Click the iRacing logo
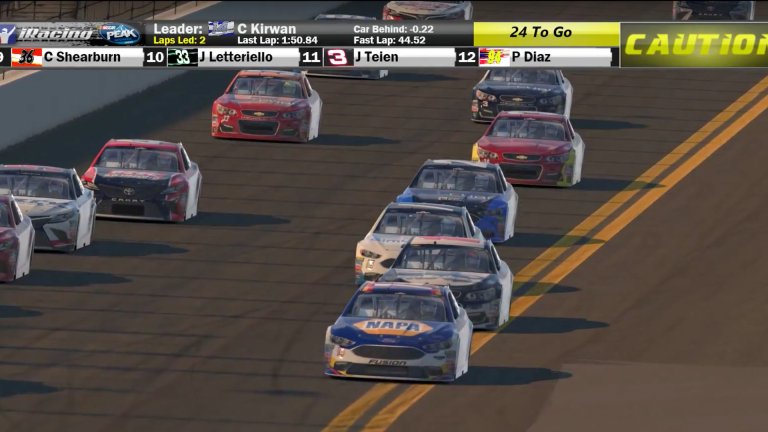Screen dimensions: 768x432 coord(52,33)
